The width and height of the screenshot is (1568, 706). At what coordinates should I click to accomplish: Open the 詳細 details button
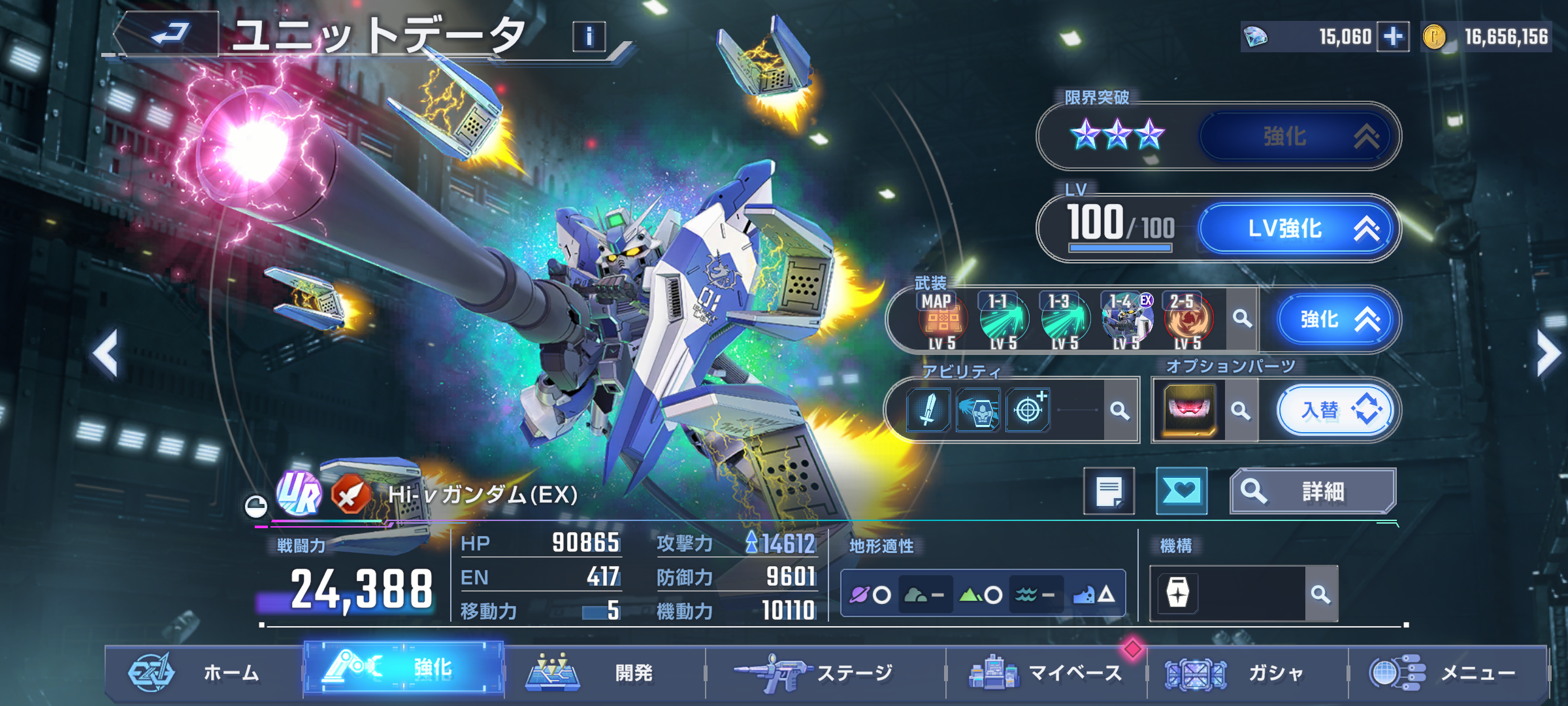[1313, 491]
